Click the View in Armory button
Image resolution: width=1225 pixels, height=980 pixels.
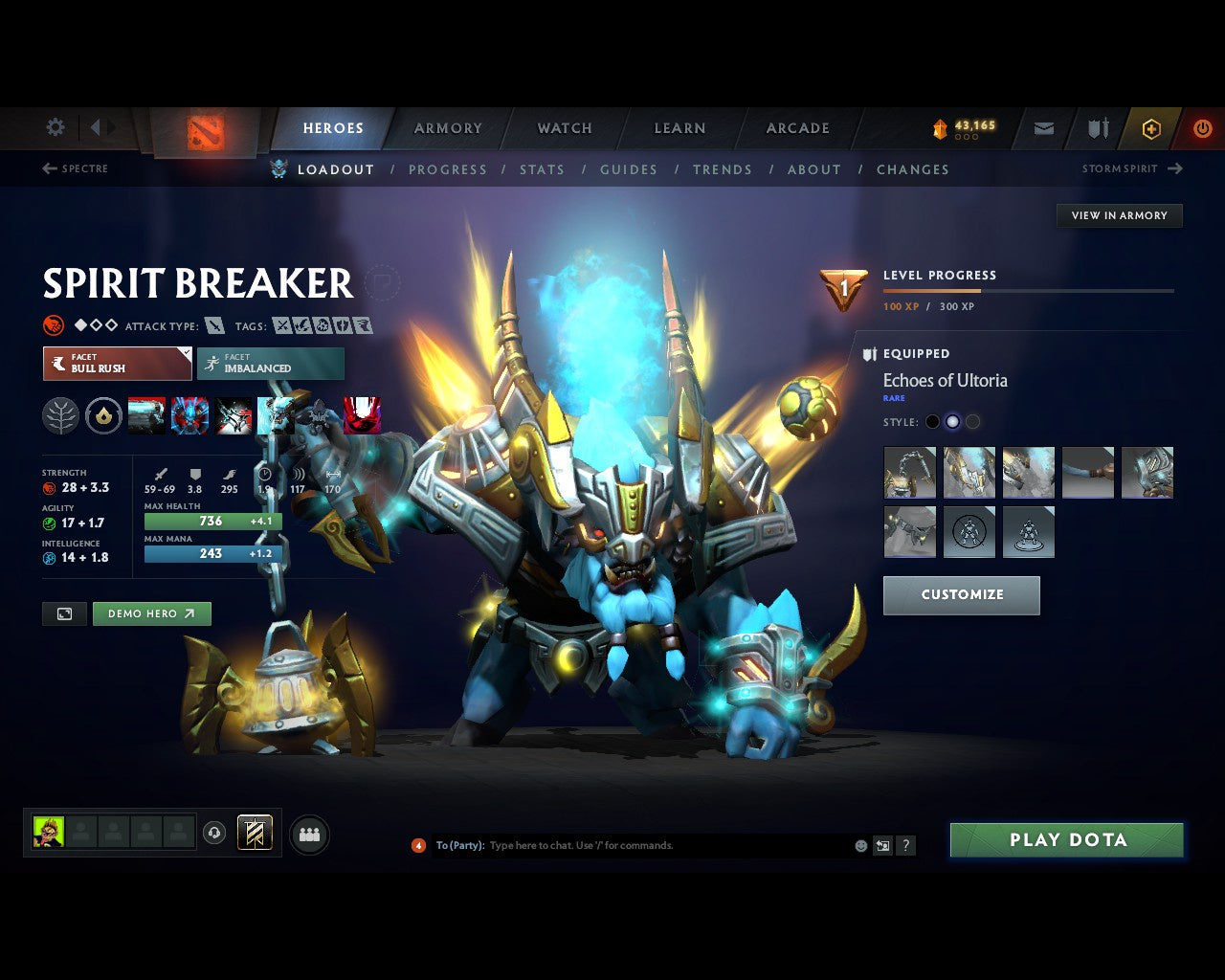pos(1118,215)
